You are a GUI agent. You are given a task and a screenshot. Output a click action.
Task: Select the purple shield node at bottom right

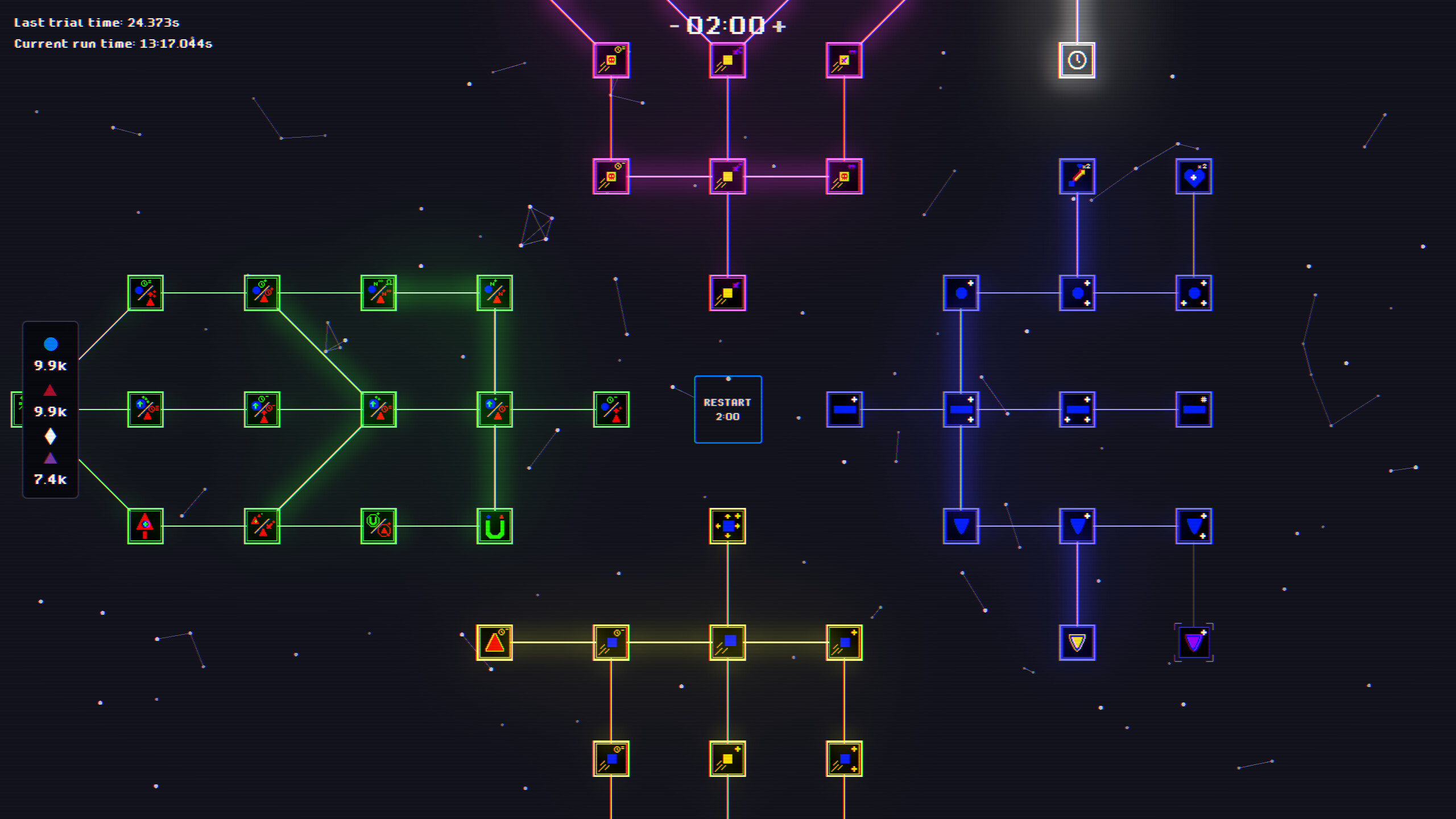pos(1194,642)
